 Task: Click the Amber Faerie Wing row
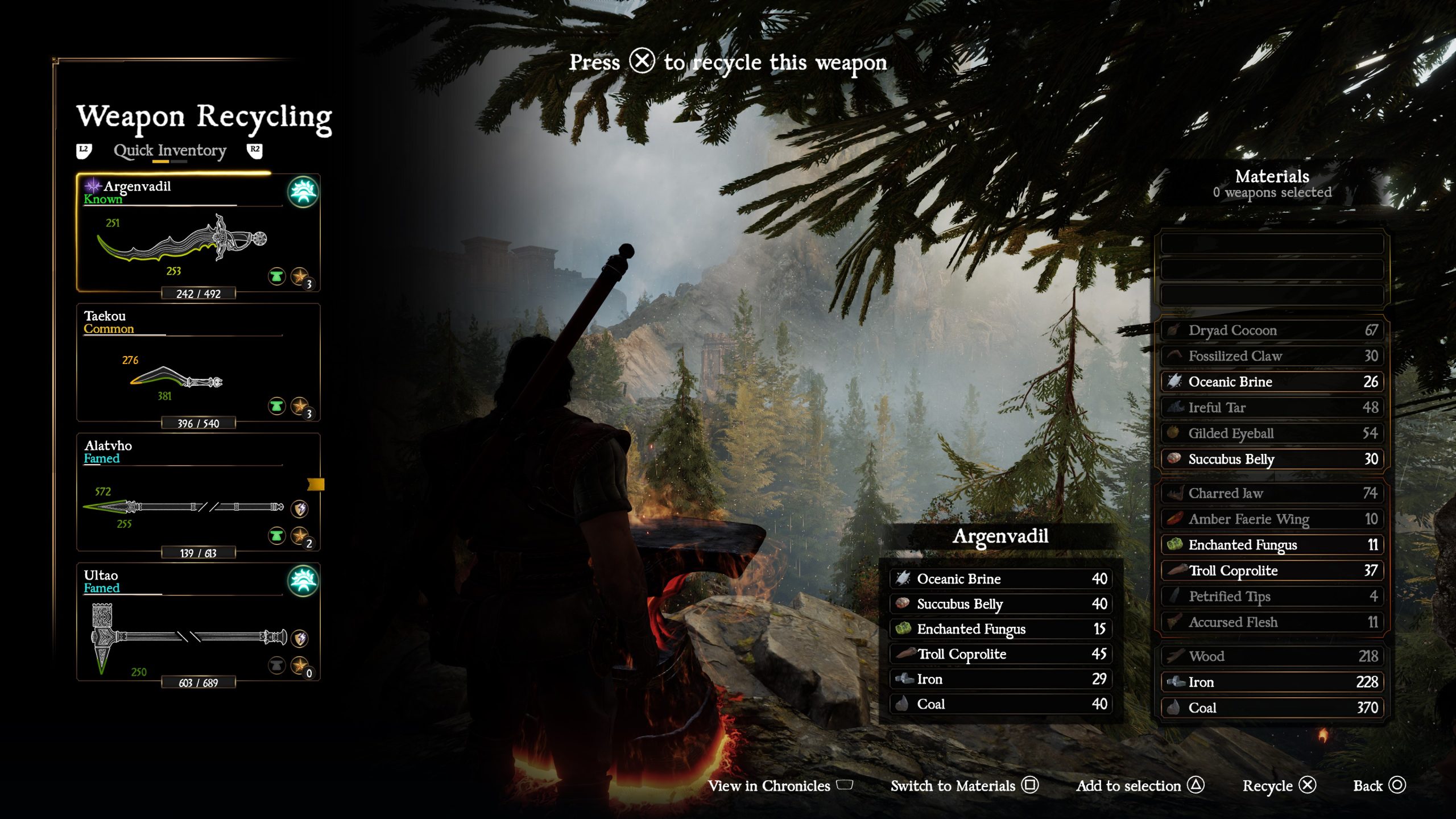click(1272, 519)
